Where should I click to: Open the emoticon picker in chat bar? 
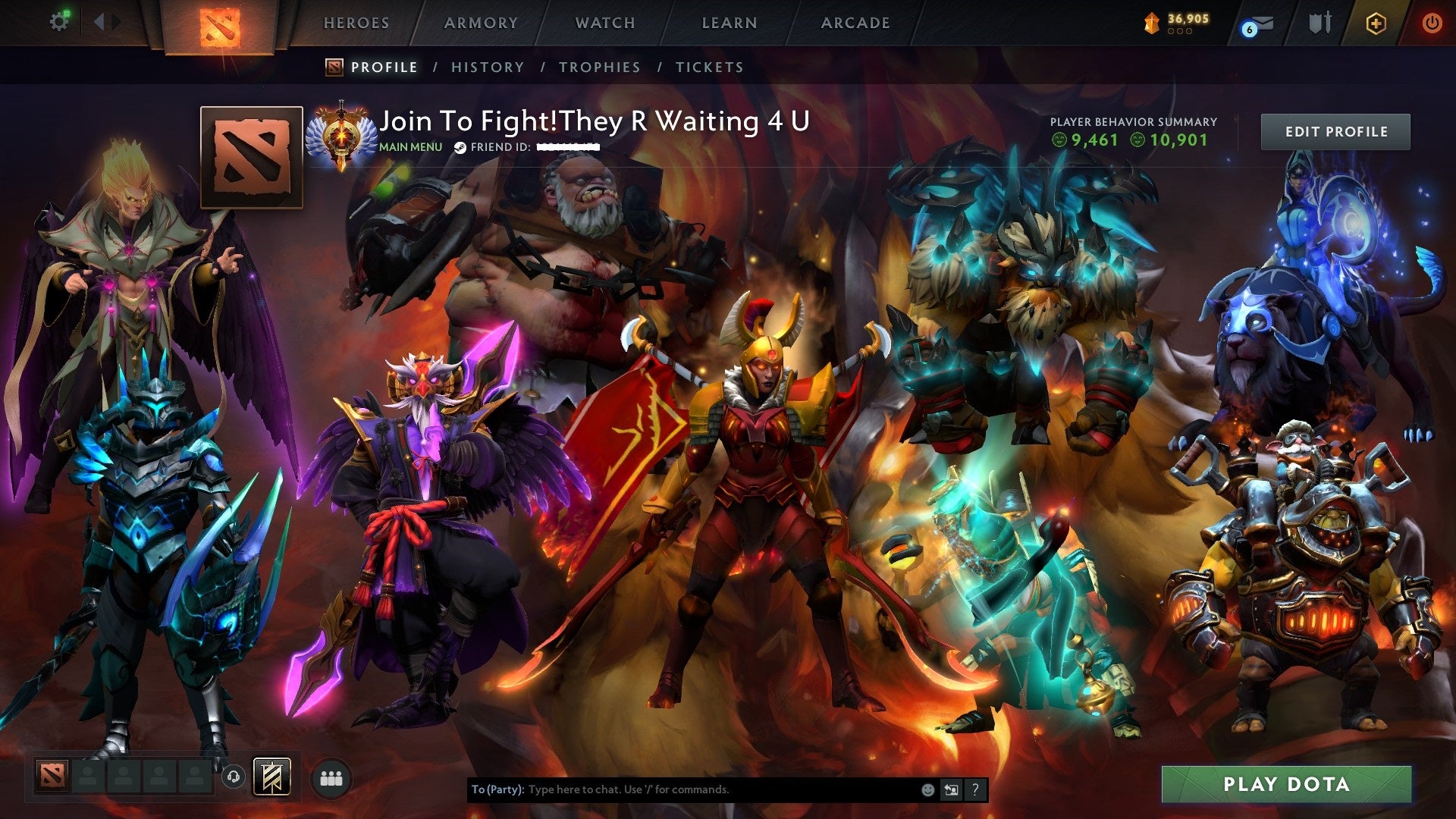[927, 789]
